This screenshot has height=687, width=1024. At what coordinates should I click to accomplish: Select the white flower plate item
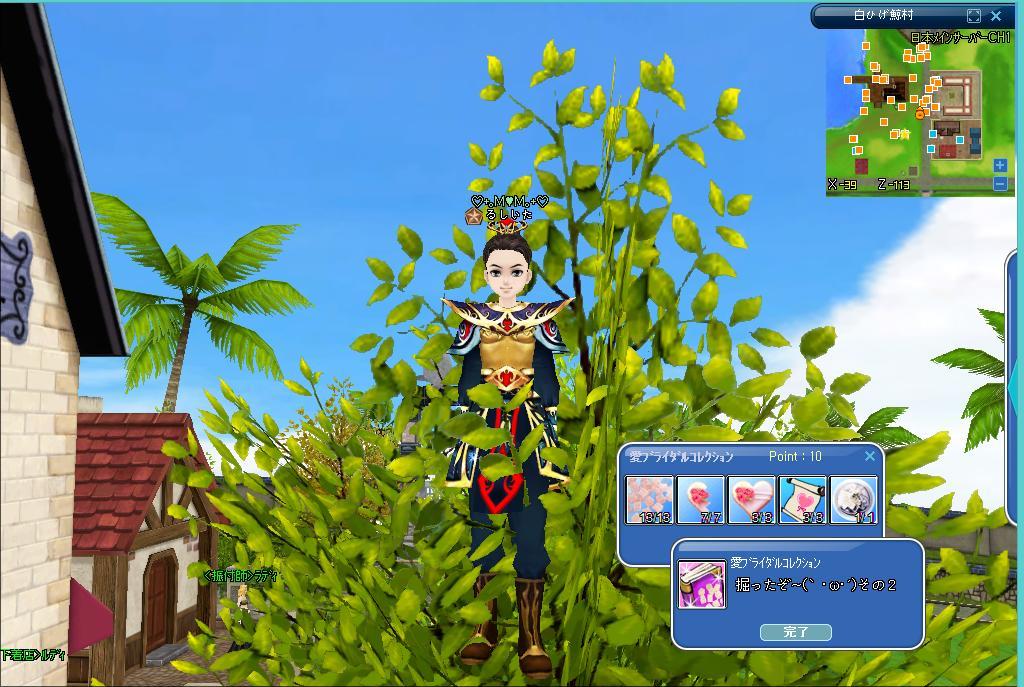pos(853,499)
